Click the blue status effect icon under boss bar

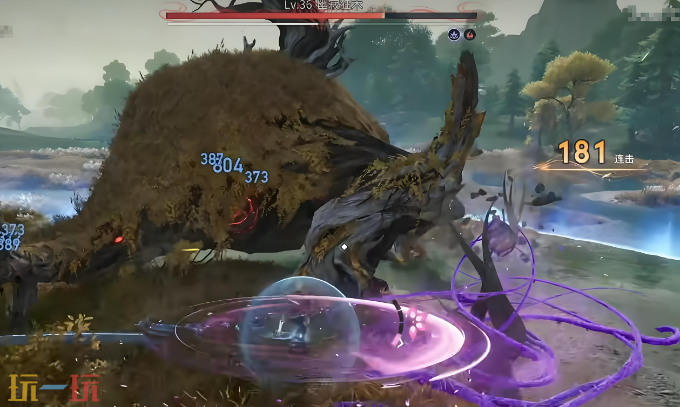click(x=454, y=33)
